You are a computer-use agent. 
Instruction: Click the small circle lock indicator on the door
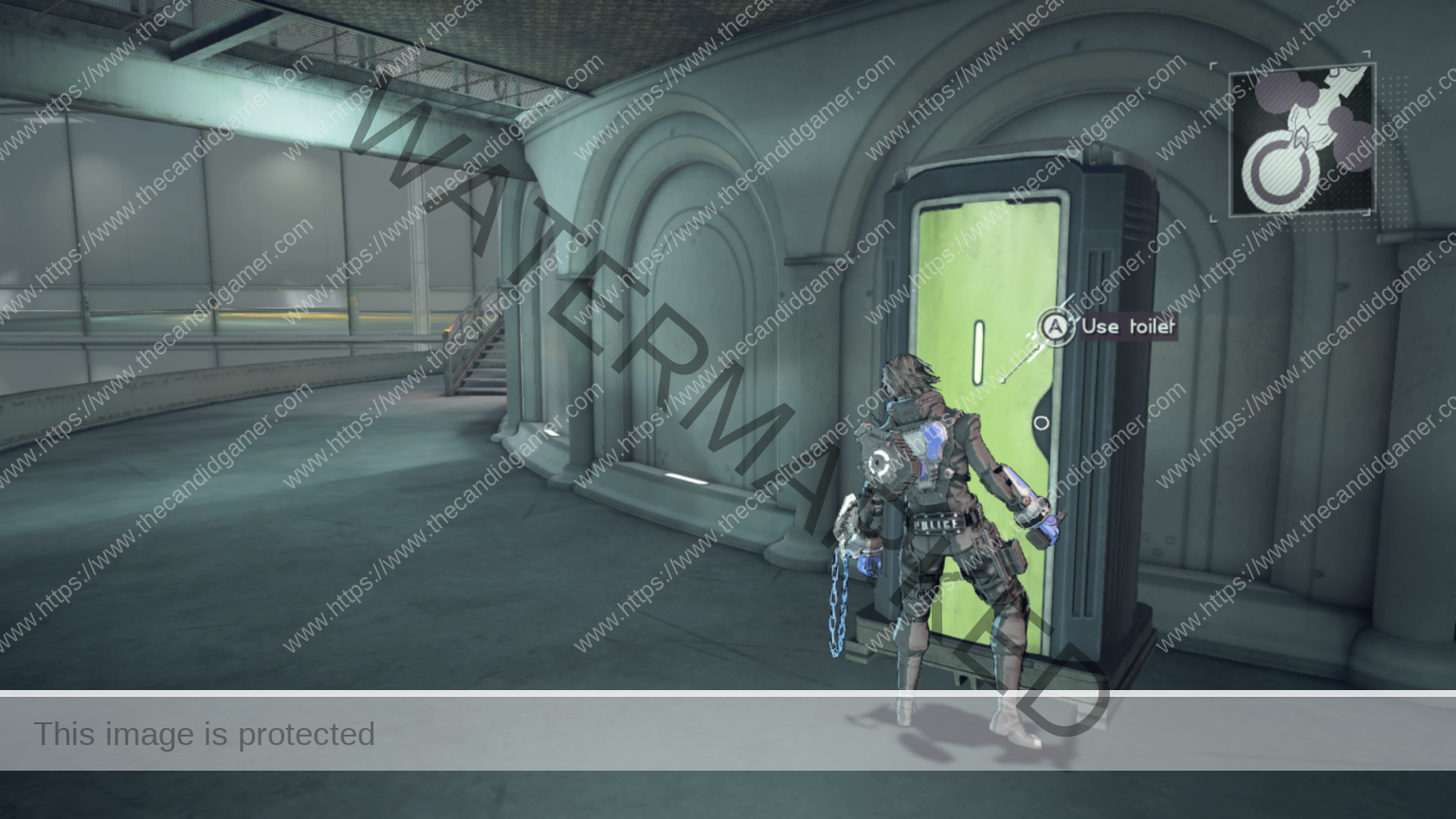1043,421
